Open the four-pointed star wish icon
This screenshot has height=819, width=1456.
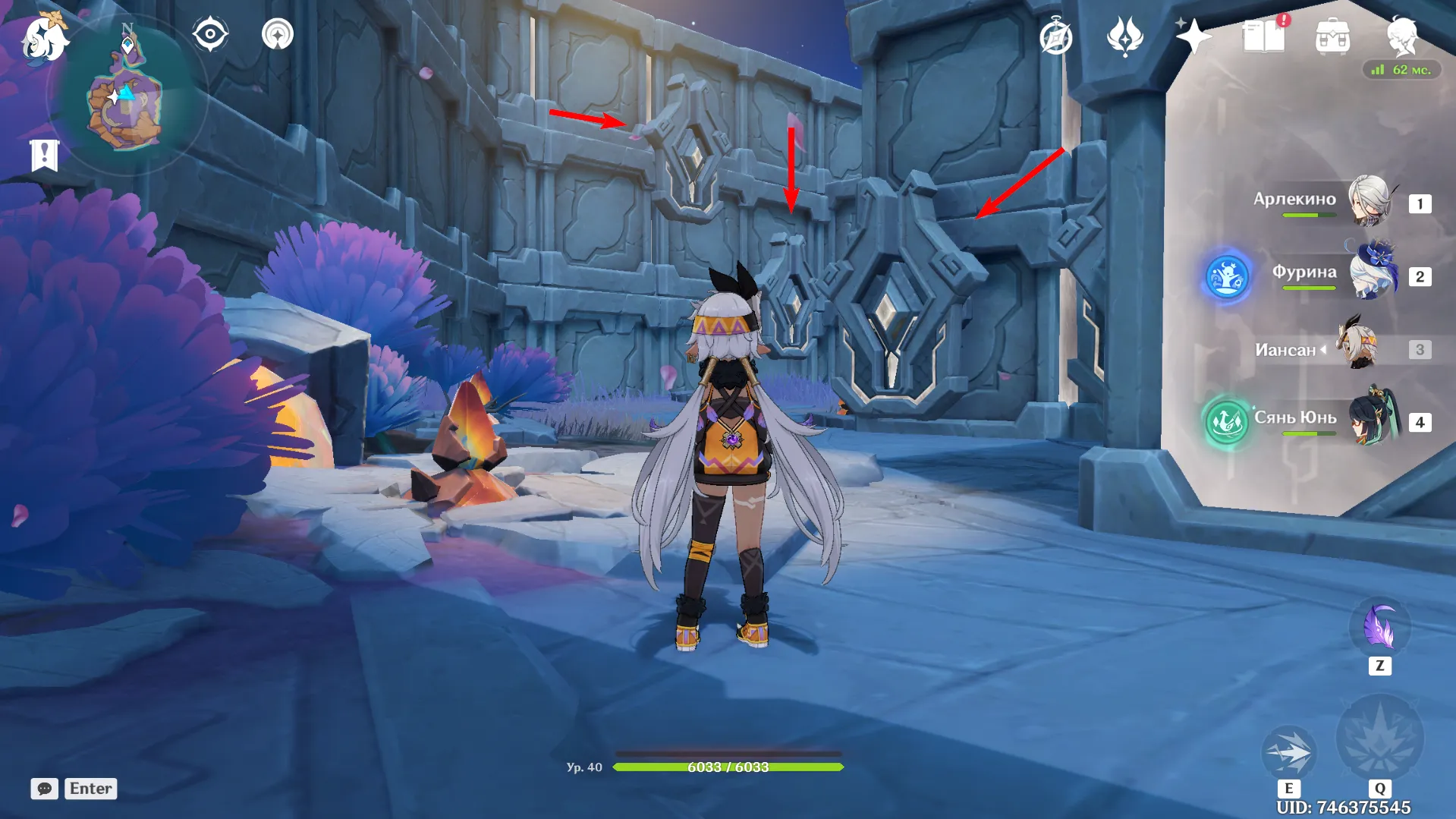pos(1192,36)
